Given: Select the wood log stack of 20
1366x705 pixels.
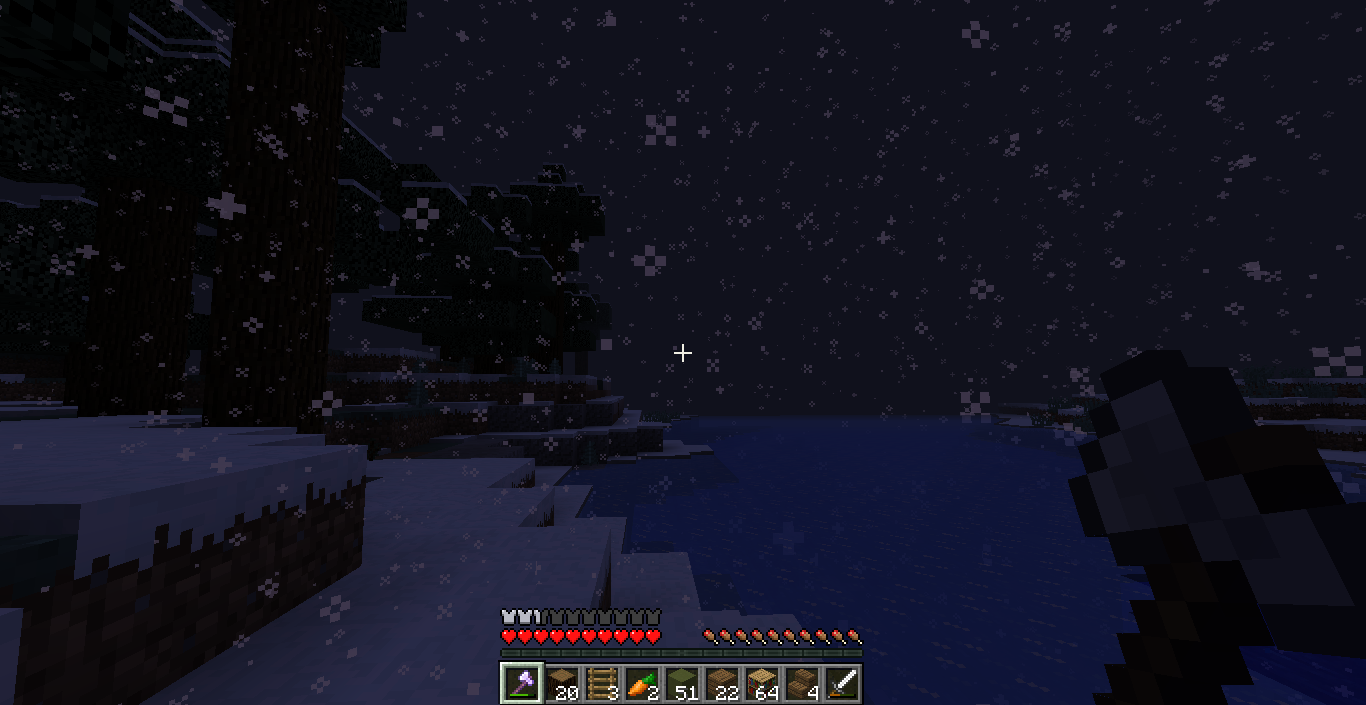Looking at the screenshot, I should 562,683.
